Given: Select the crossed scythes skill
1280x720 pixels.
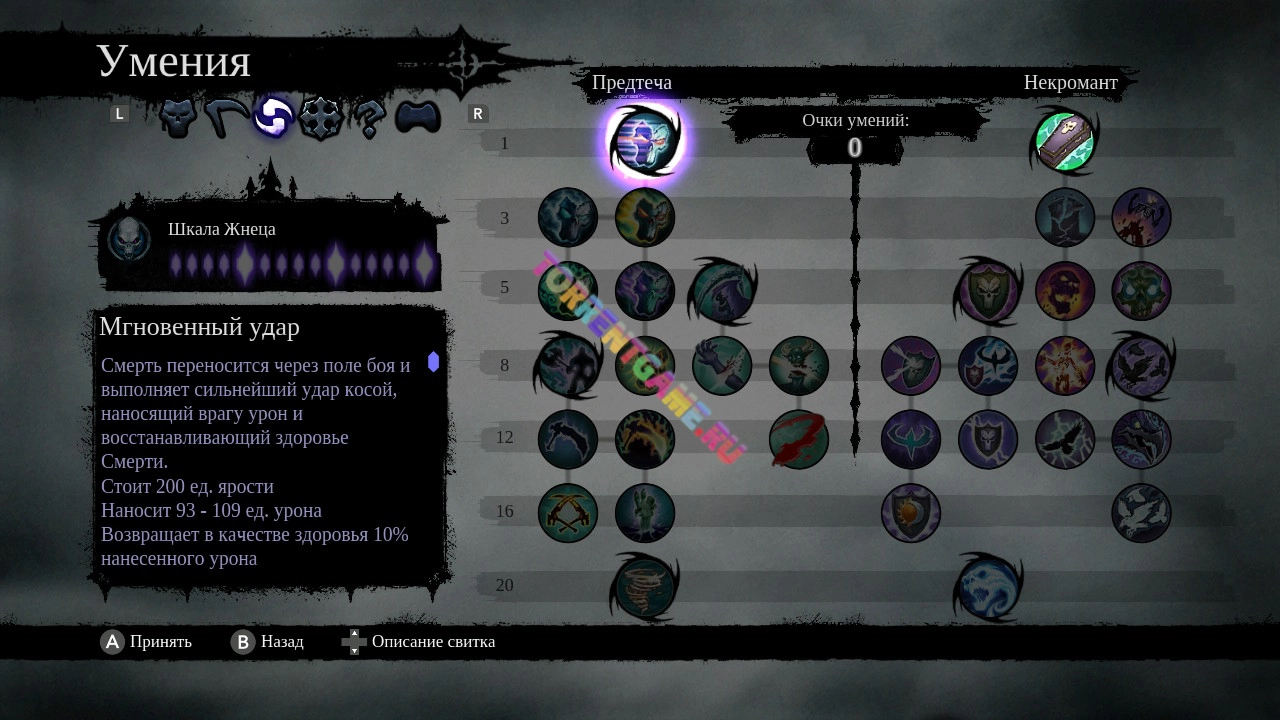Looking at the screenshot, I should click(x=568, y=513).
